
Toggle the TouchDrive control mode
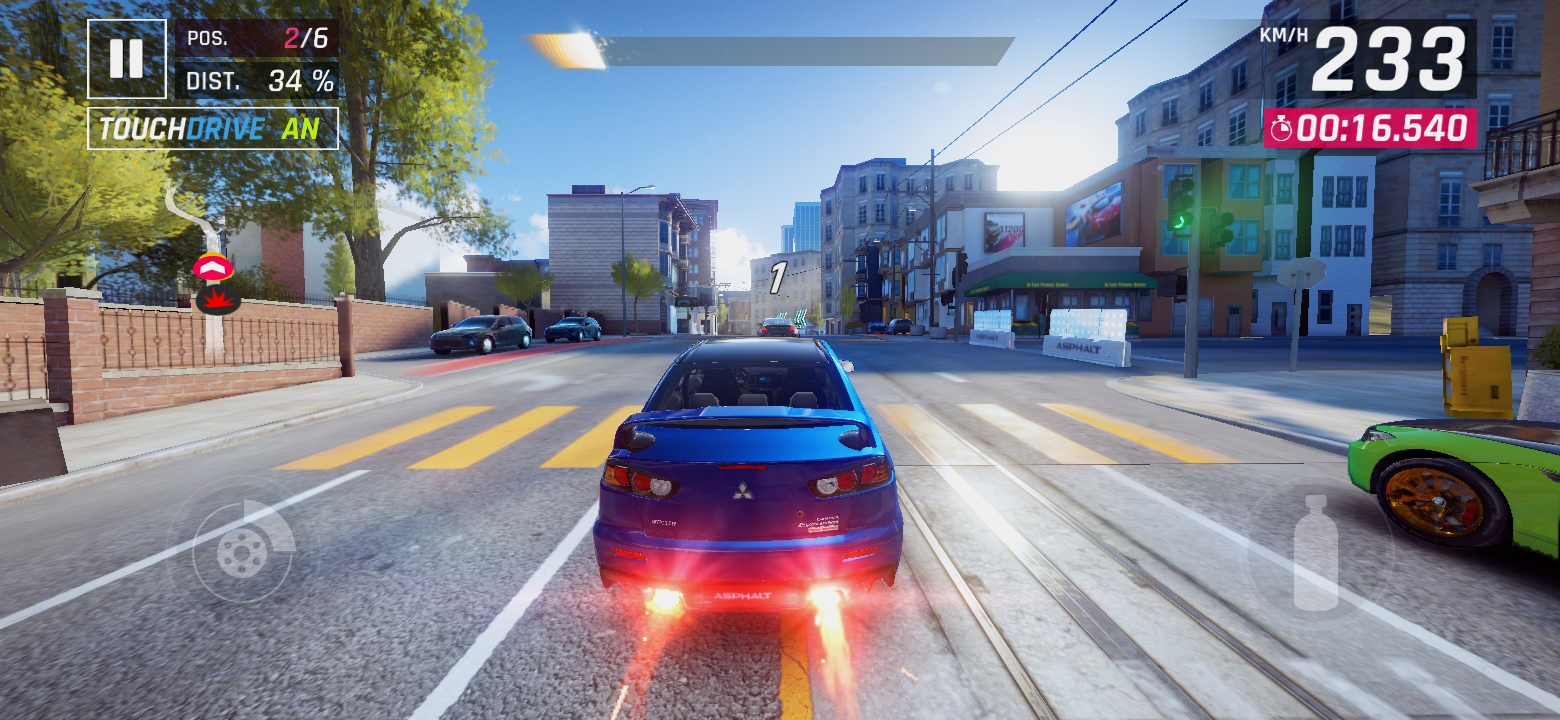tap(213, 129)
